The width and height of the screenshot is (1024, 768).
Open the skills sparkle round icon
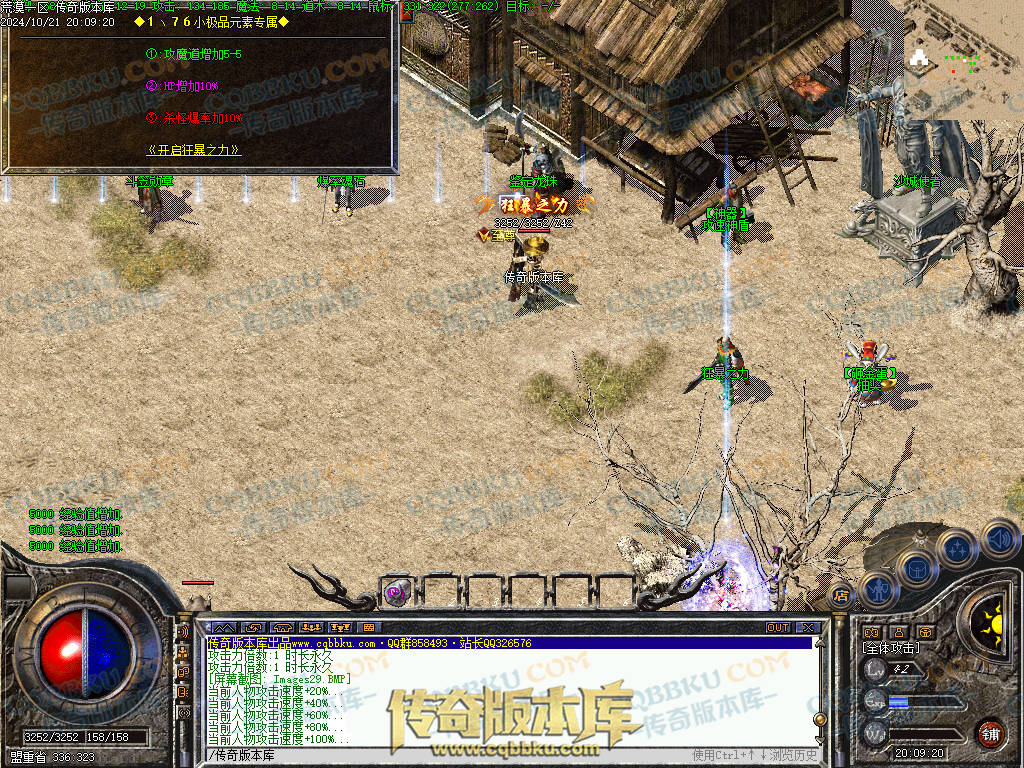tap(957, 548)
